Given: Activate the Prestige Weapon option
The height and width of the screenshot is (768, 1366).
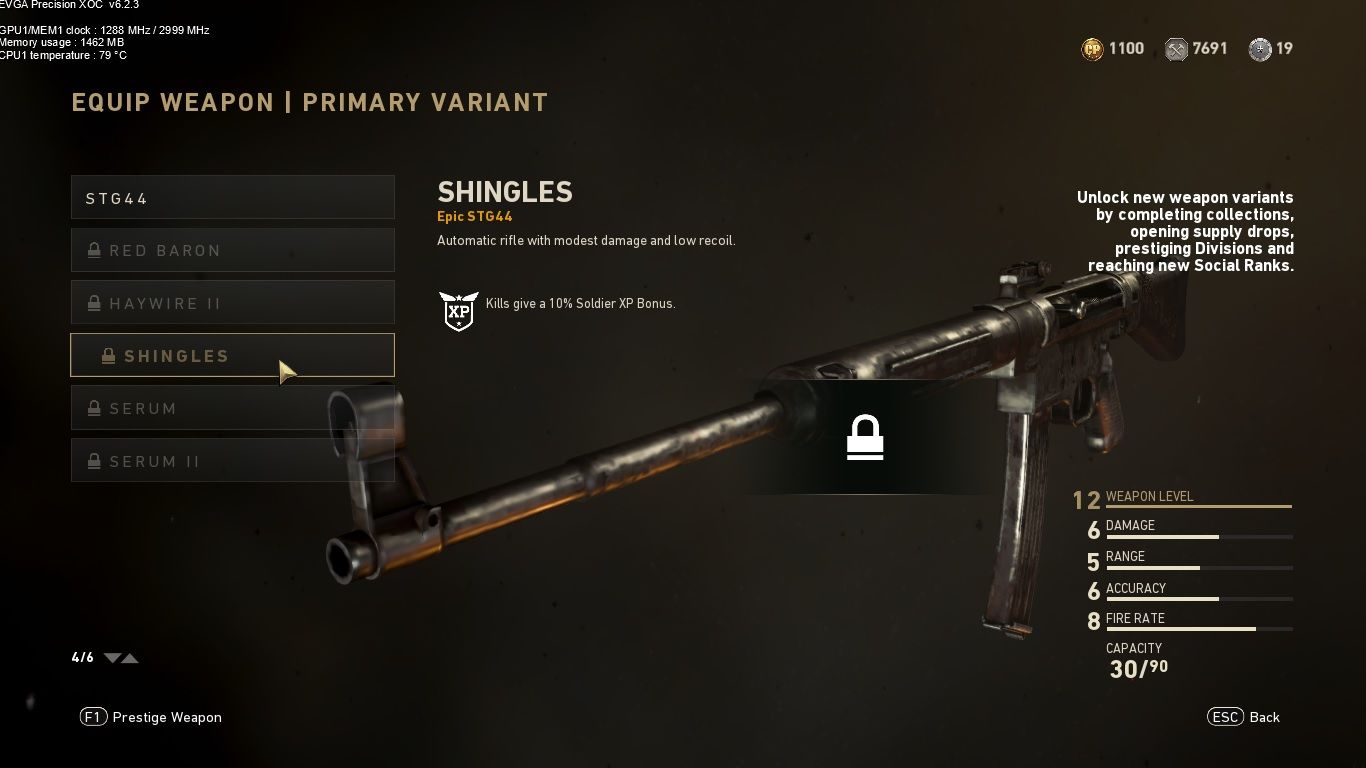Looking at the screenshot, I should pyautogui.click(x=152, y=717).
